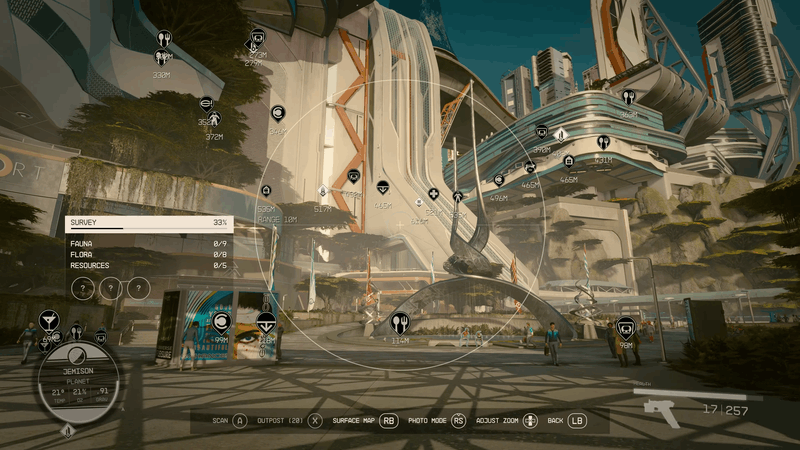800x450 pixels.
Task: Select the marker at 496M
Action: (499, 181)
